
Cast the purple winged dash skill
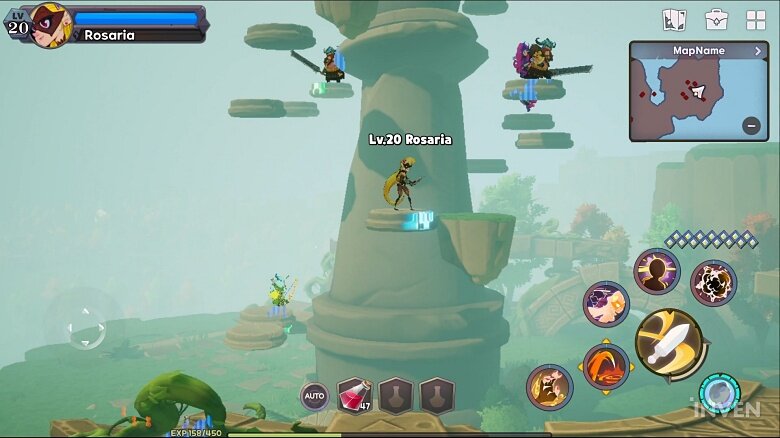606,304
